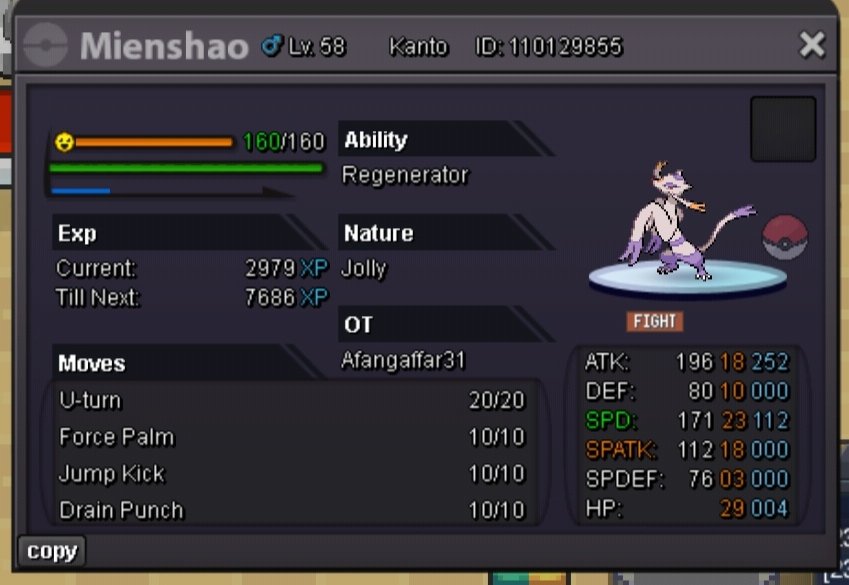The height and width of the screenshot is (585, 849).
Task: Select the Force Palm move
Action: pos(291,438)
